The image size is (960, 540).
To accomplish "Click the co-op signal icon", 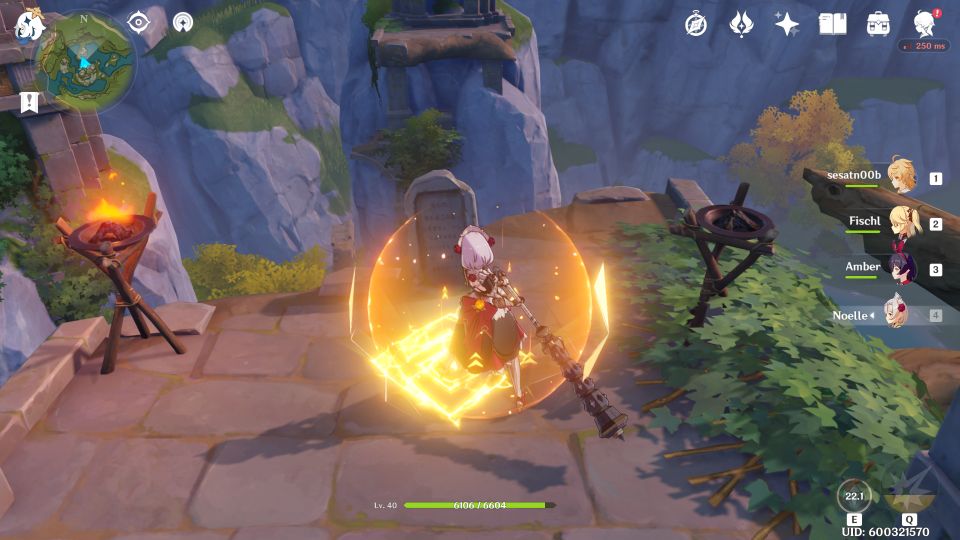I will [x=183, y=23].
